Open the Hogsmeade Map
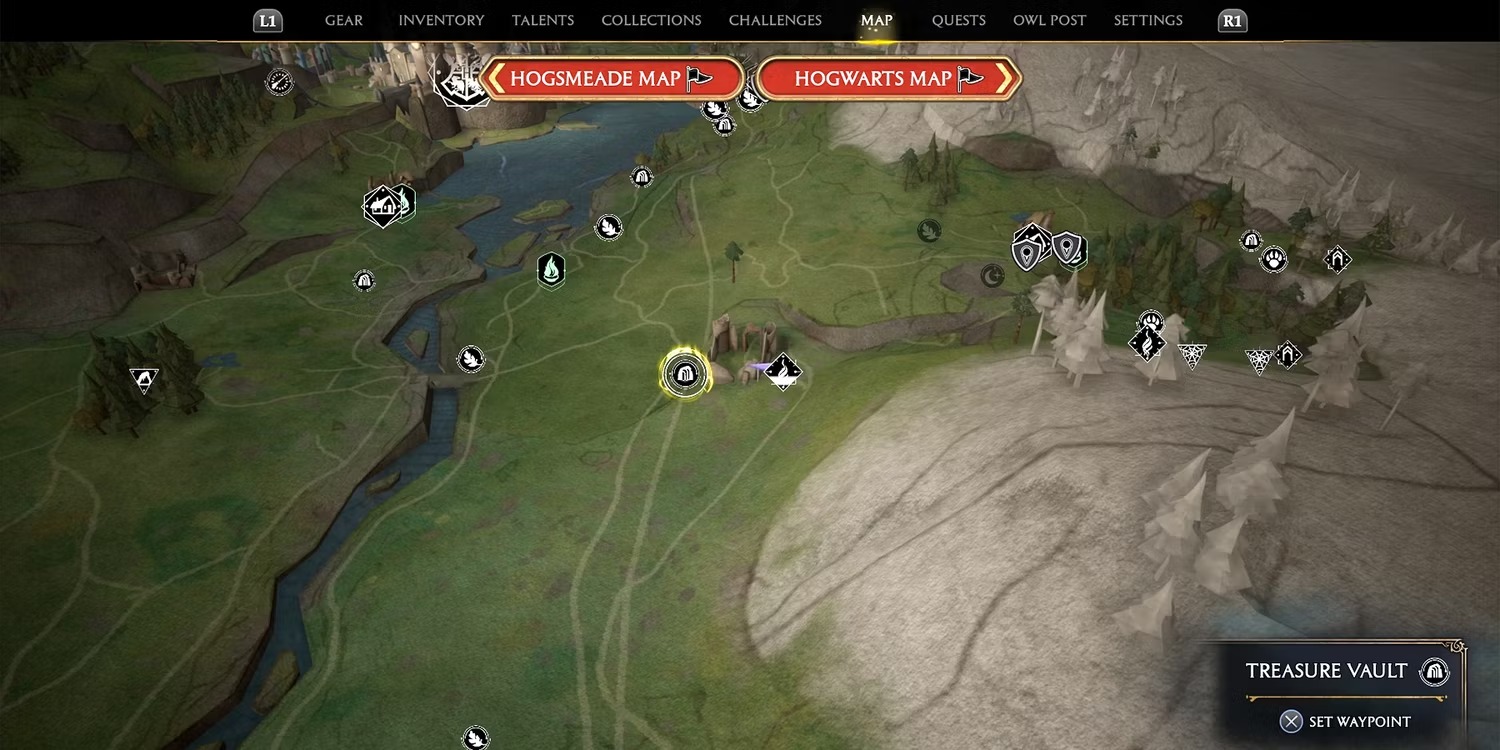Viewport: 1500px width, 750px height. click(x=613, y=78)
